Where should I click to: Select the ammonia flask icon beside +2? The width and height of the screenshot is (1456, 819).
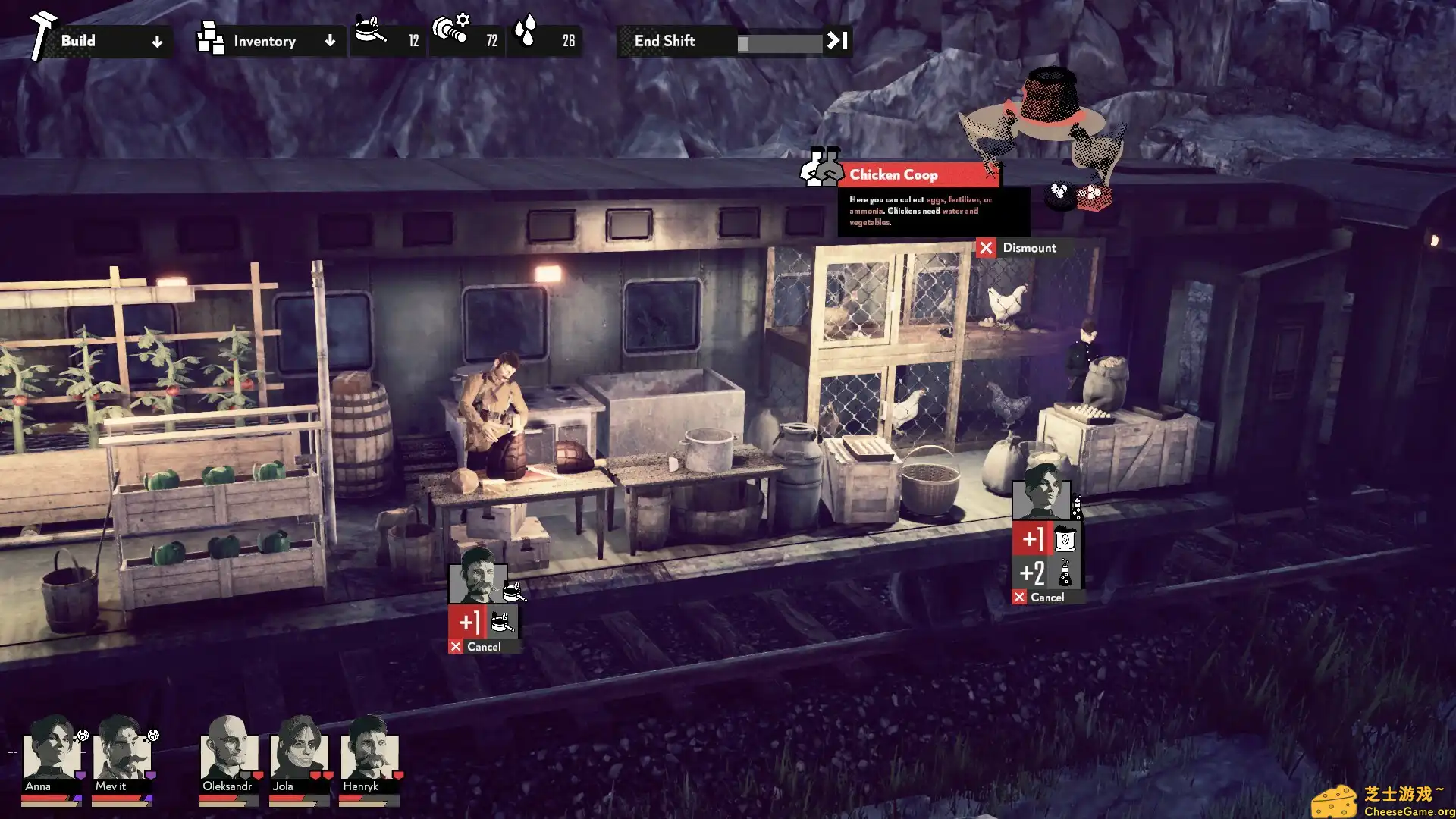1065,573
